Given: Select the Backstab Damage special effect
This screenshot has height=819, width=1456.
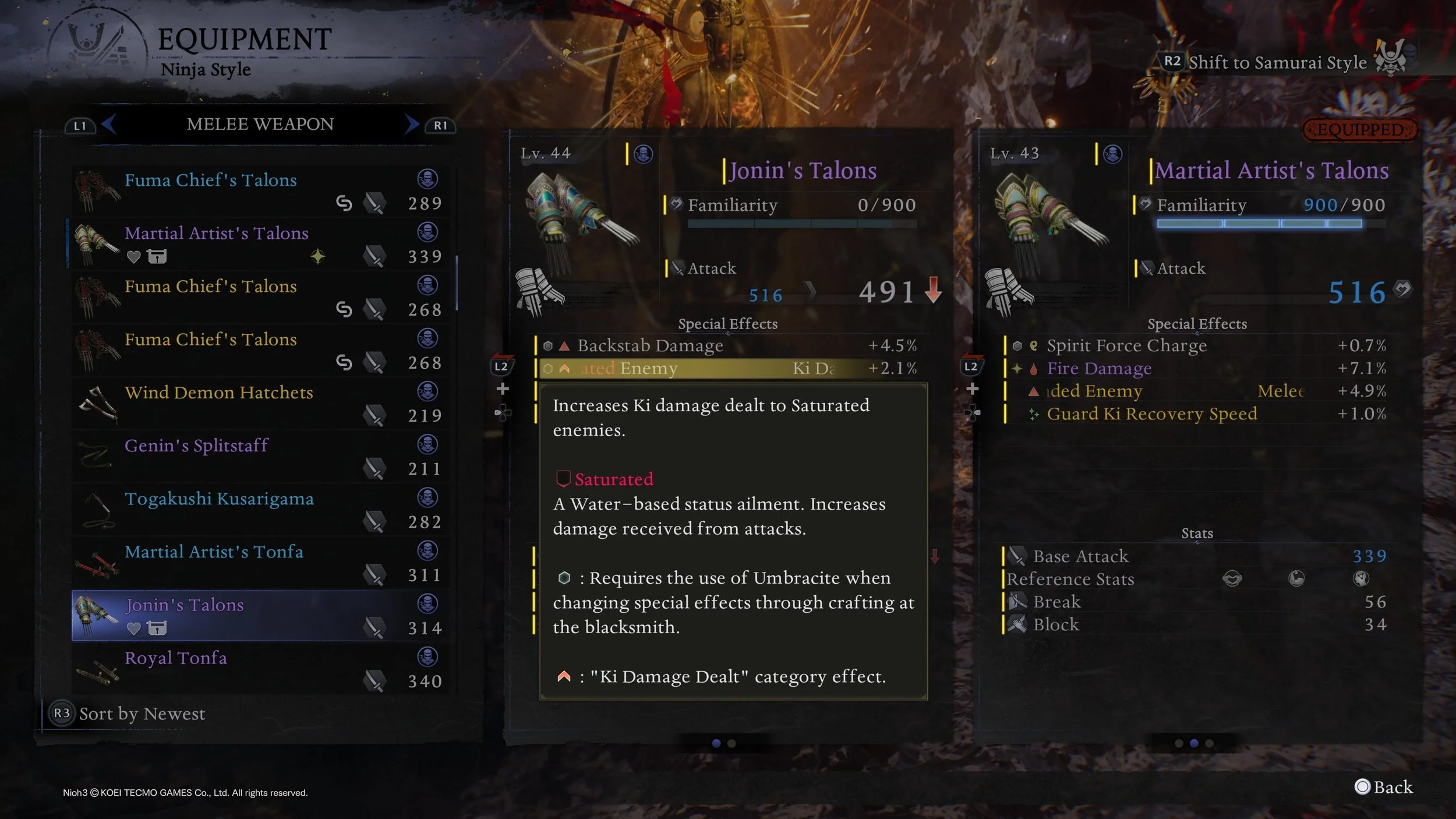Looking at the screenshot, I should click(728, 346).
